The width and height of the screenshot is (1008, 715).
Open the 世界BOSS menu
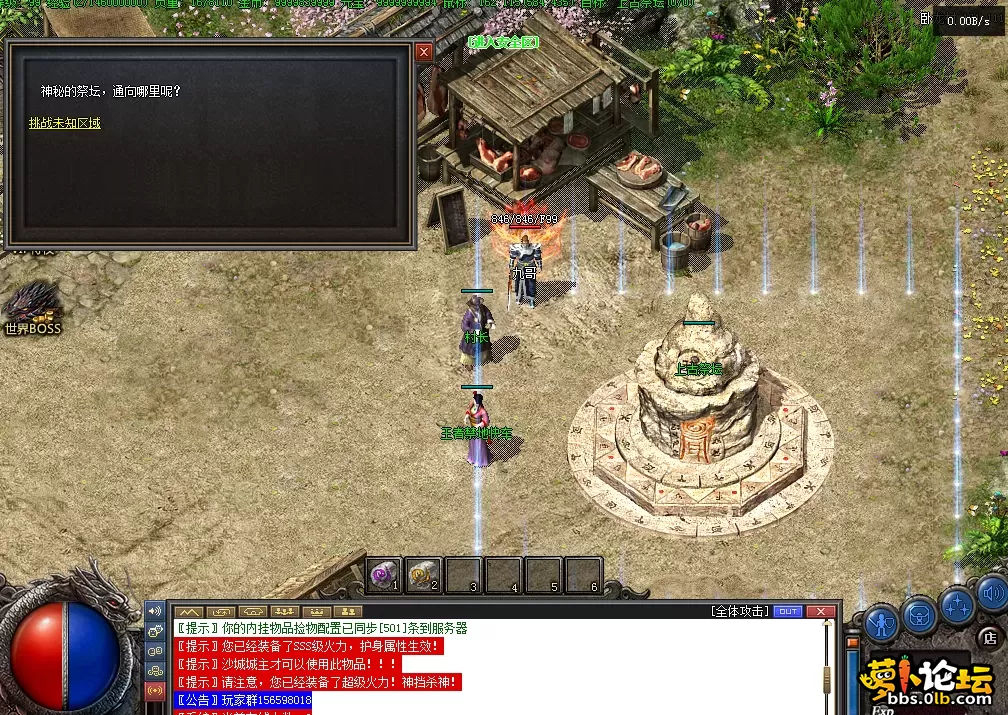point(33,309)
